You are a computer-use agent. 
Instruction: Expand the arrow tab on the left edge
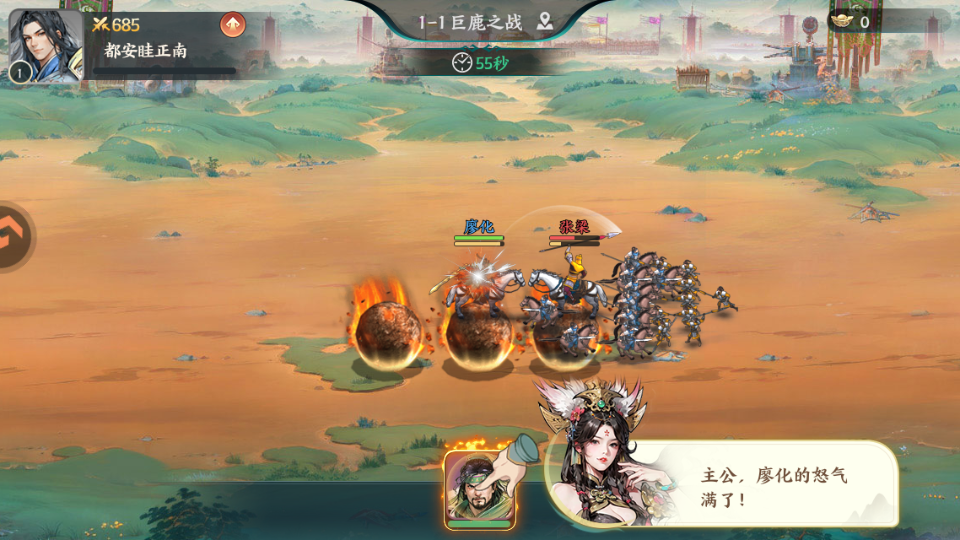[14, 237]
